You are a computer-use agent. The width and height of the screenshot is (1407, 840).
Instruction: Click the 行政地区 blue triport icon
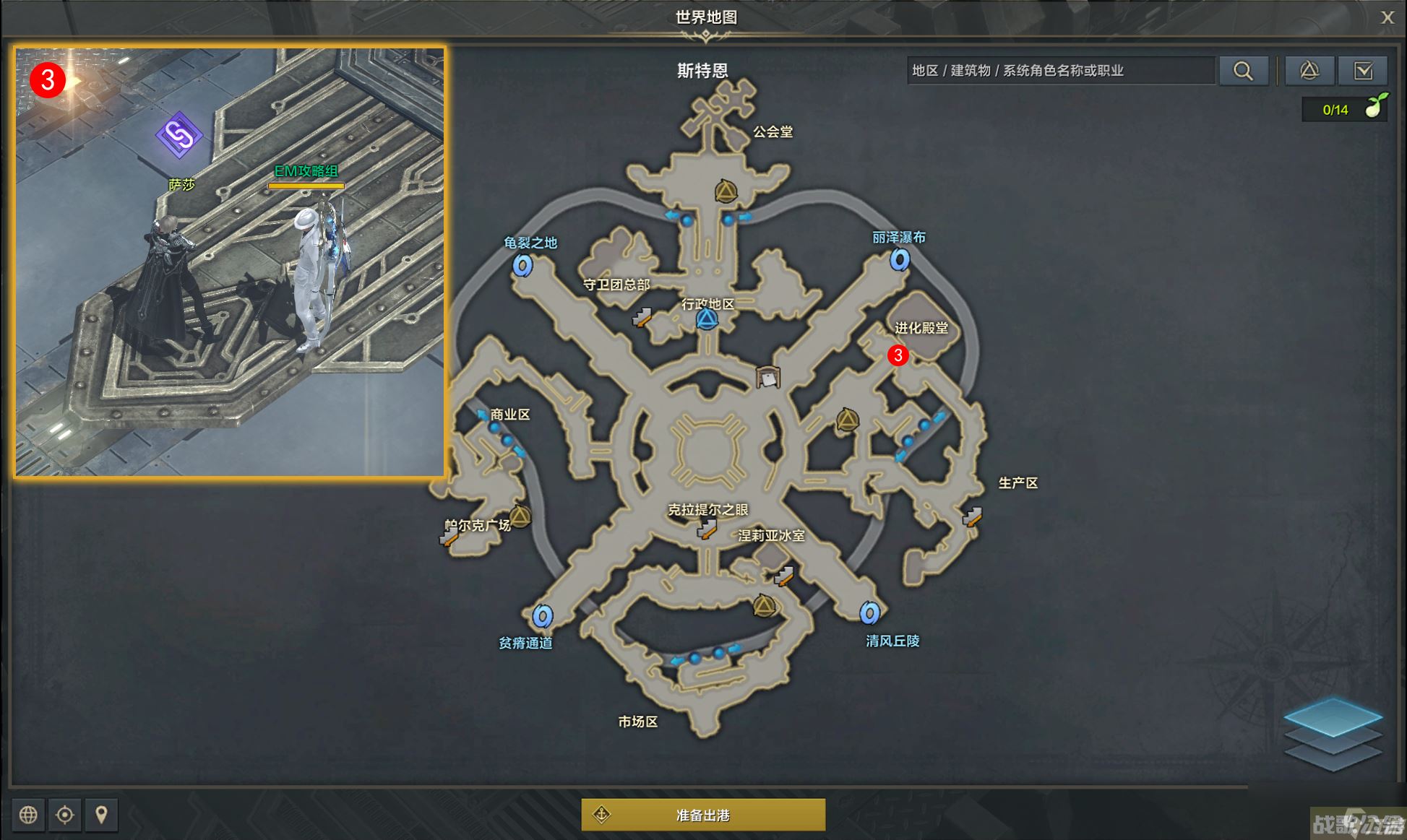(707, 319)
